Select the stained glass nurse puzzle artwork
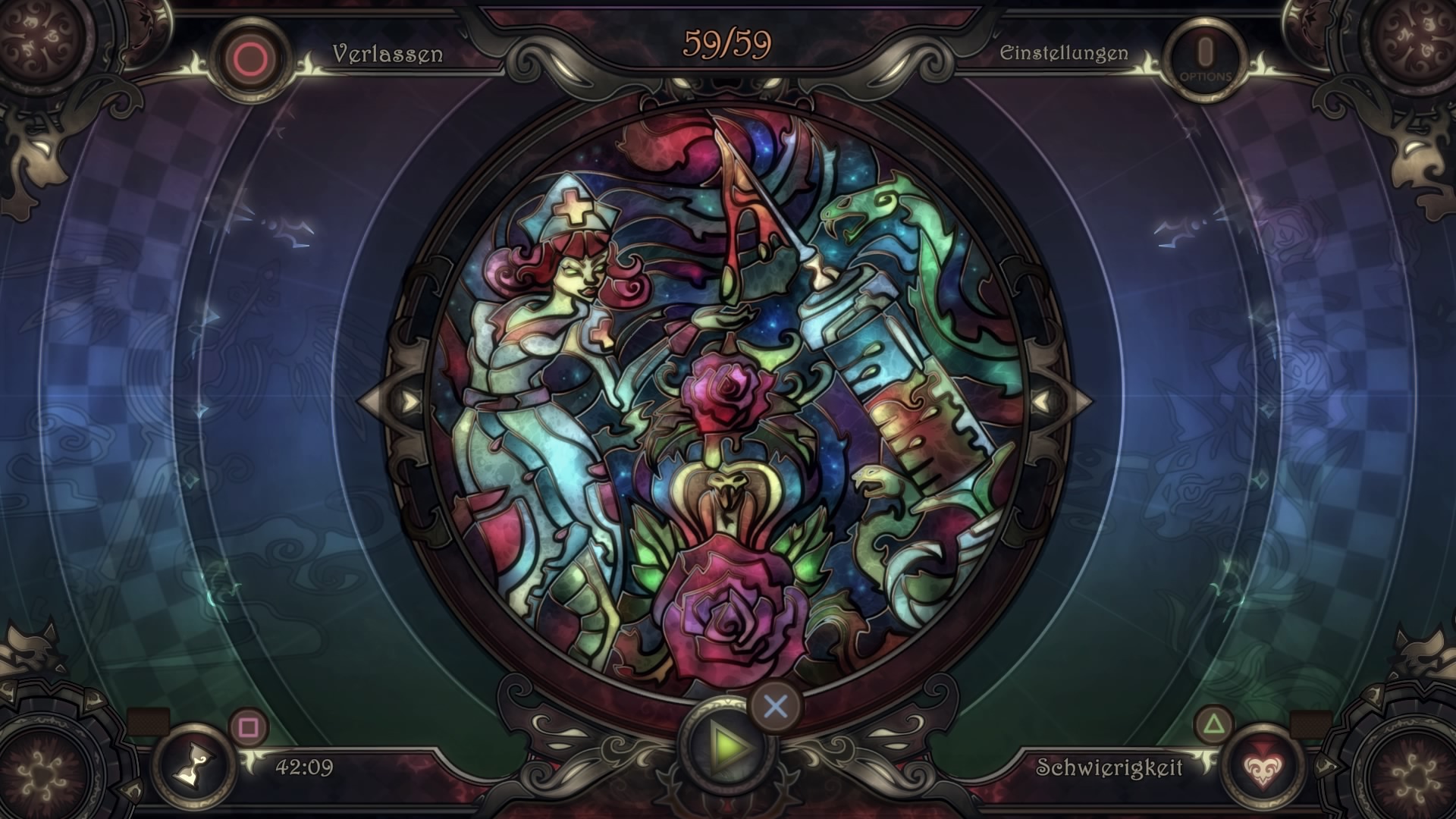1456x819 pixels. click(x=726, y=400)
